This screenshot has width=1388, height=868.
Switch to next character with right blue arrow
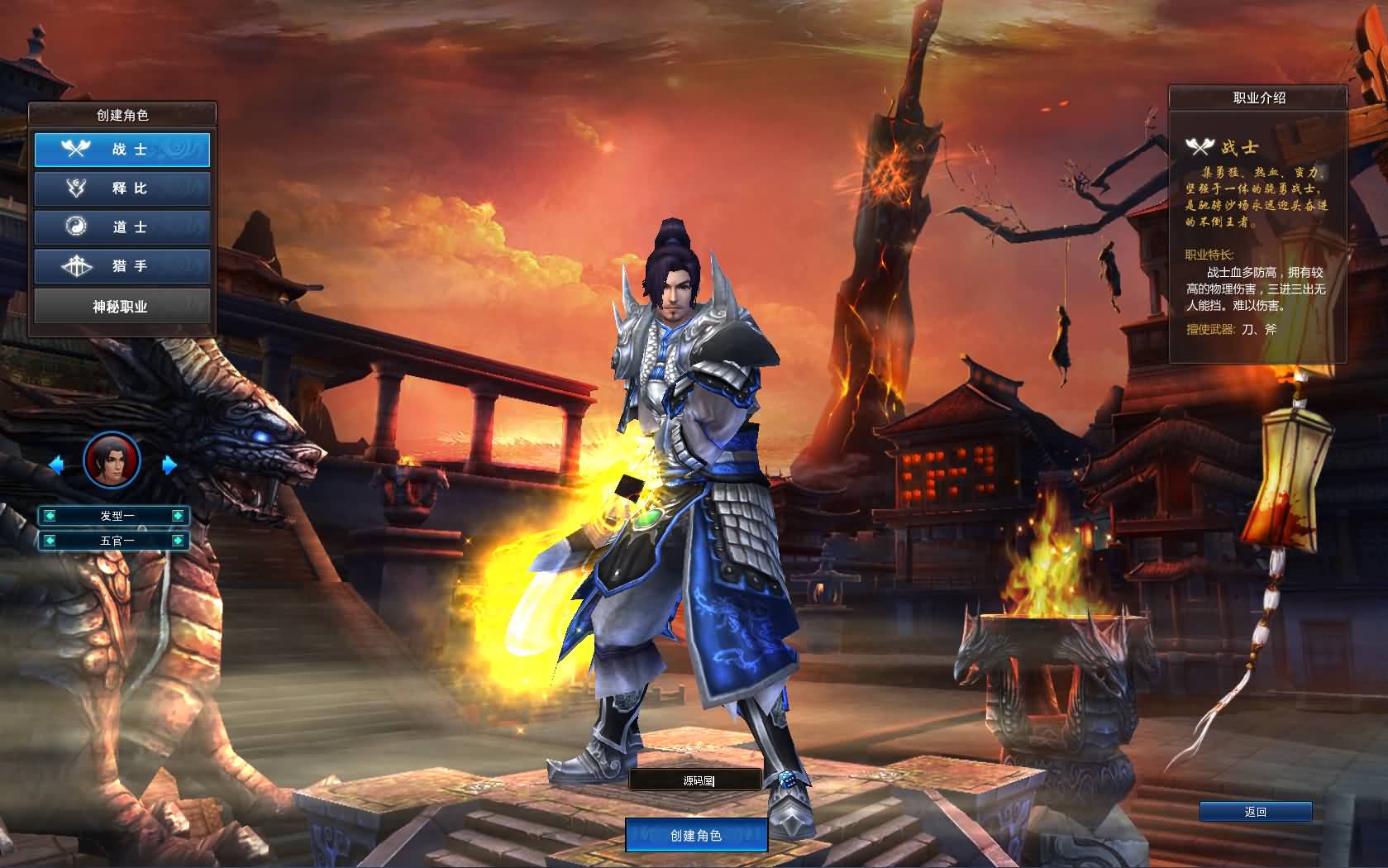pyautogui.click(x=169, y=465)
